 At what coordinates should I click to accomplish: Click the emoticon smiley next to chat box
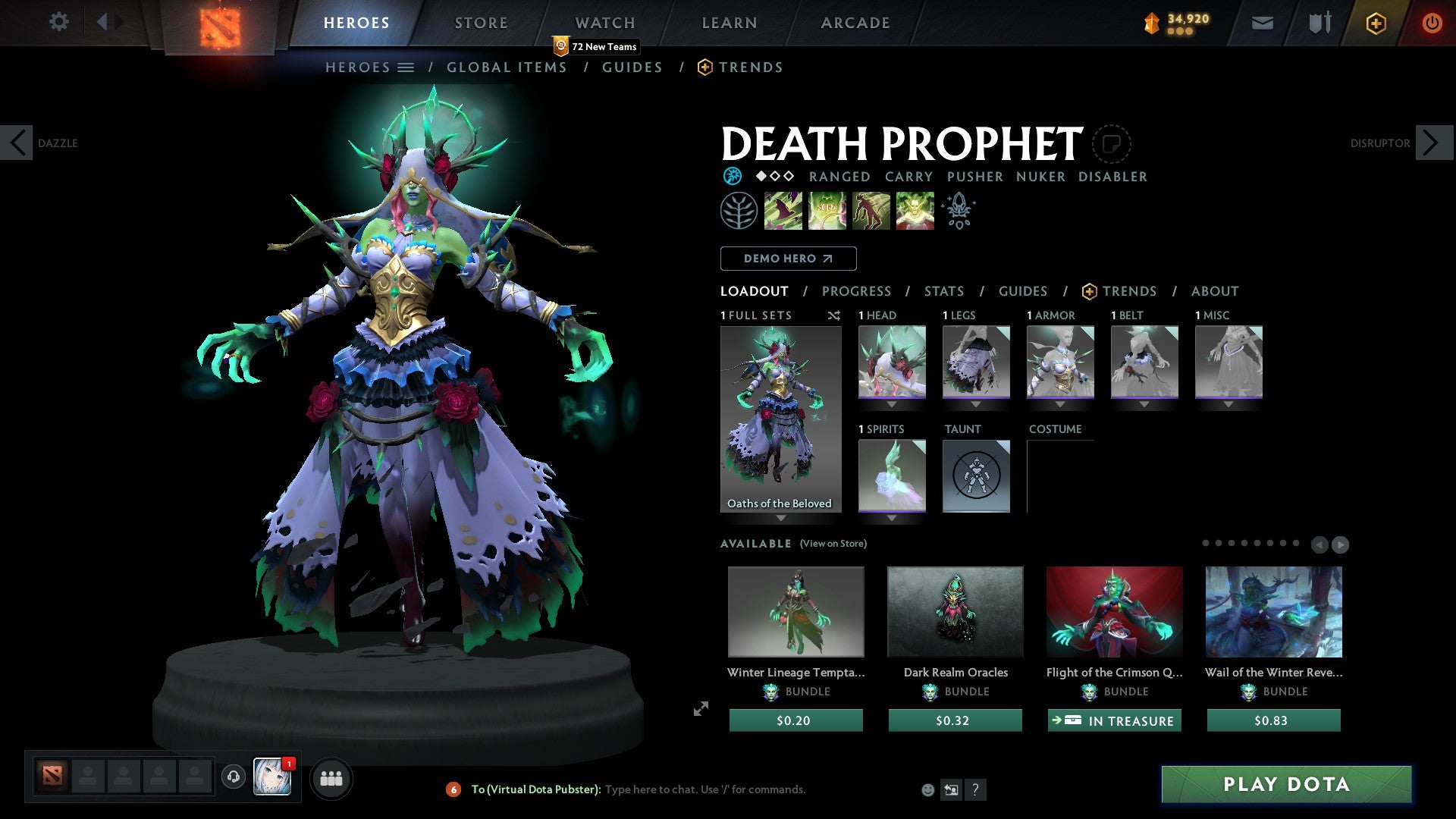pos(927,789)
